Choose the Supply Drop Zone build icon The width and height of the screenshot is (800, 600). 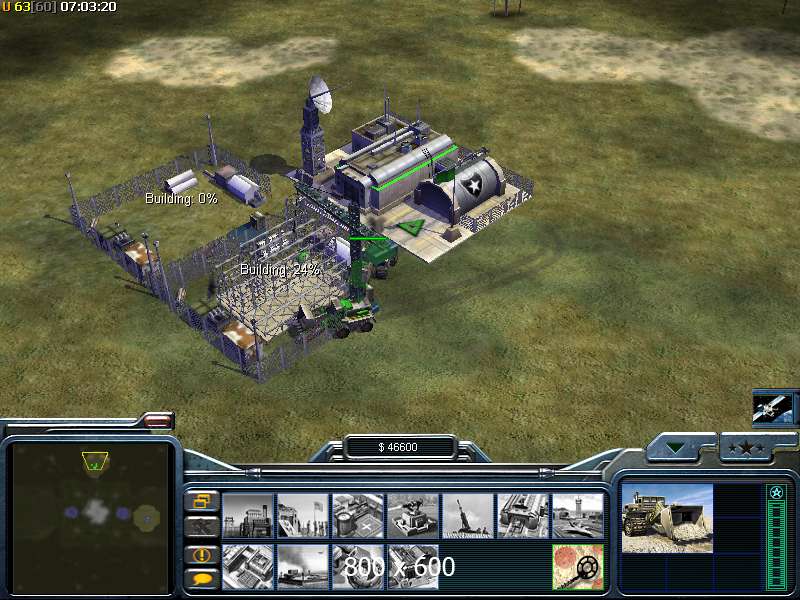coord(302,566)
